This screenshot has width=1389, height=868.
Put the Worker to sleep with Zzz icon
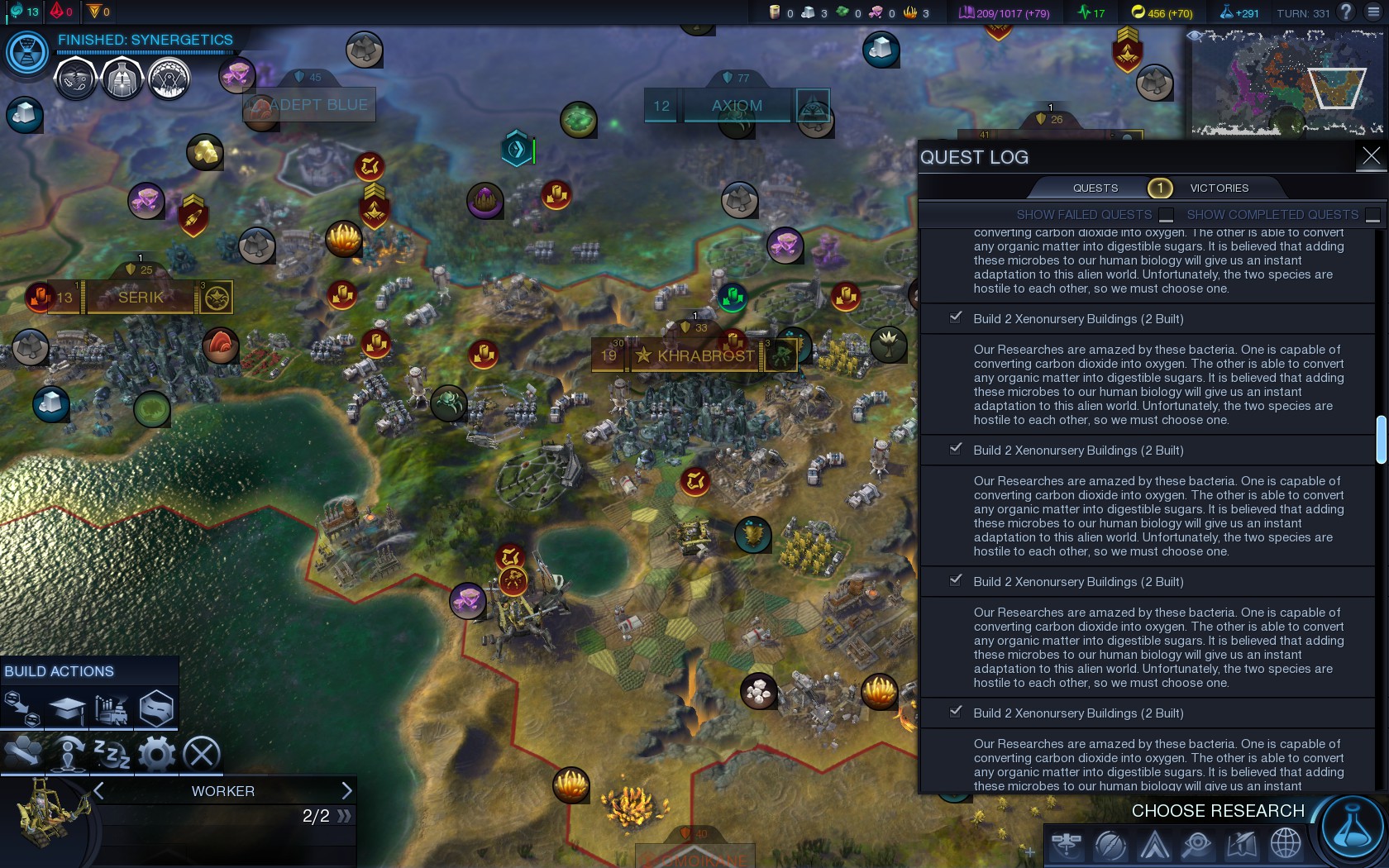pyautogui.click(x=112, y=752)
